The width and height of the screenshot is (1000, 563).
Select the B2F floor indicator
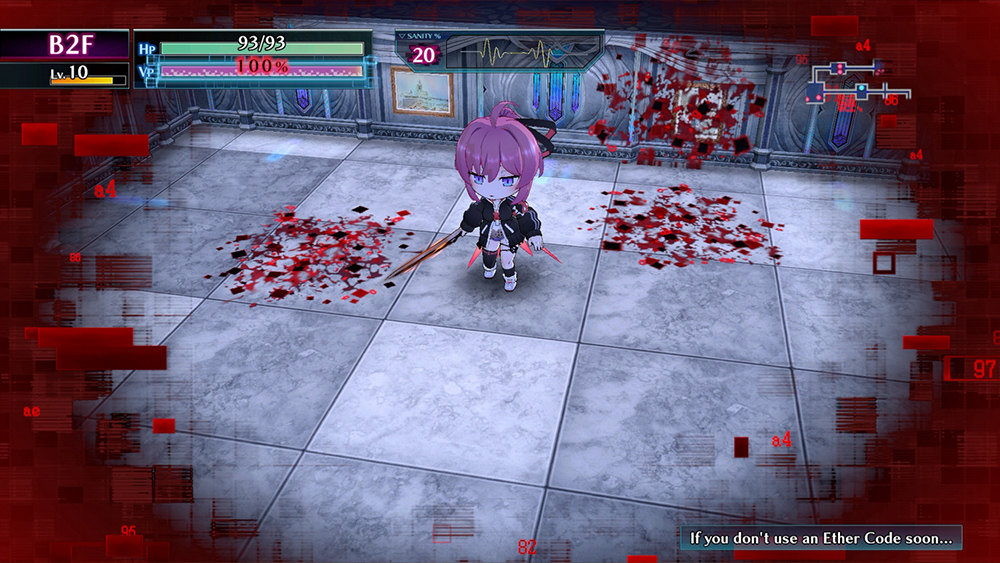point(66,45)
